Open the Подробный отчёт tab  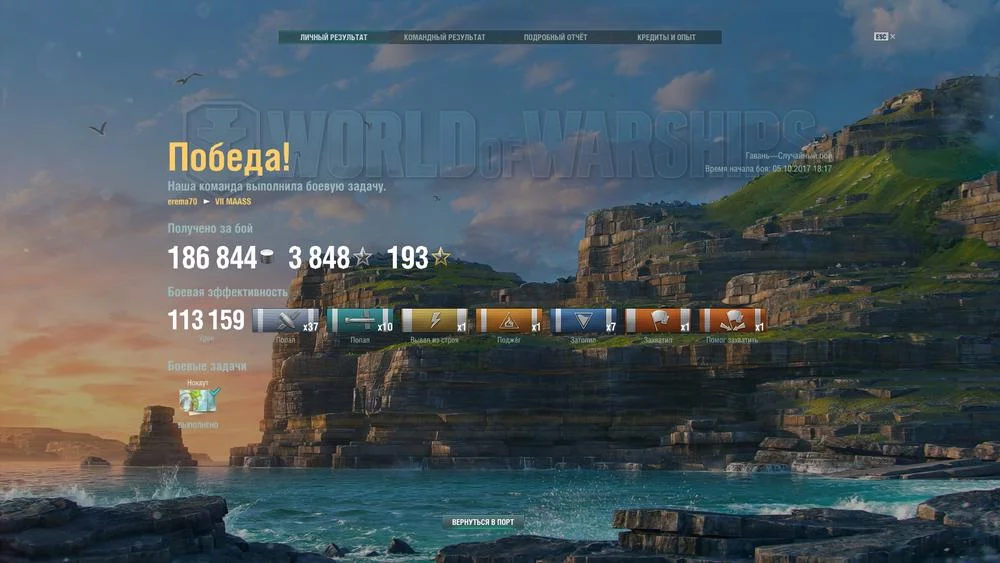555,37
